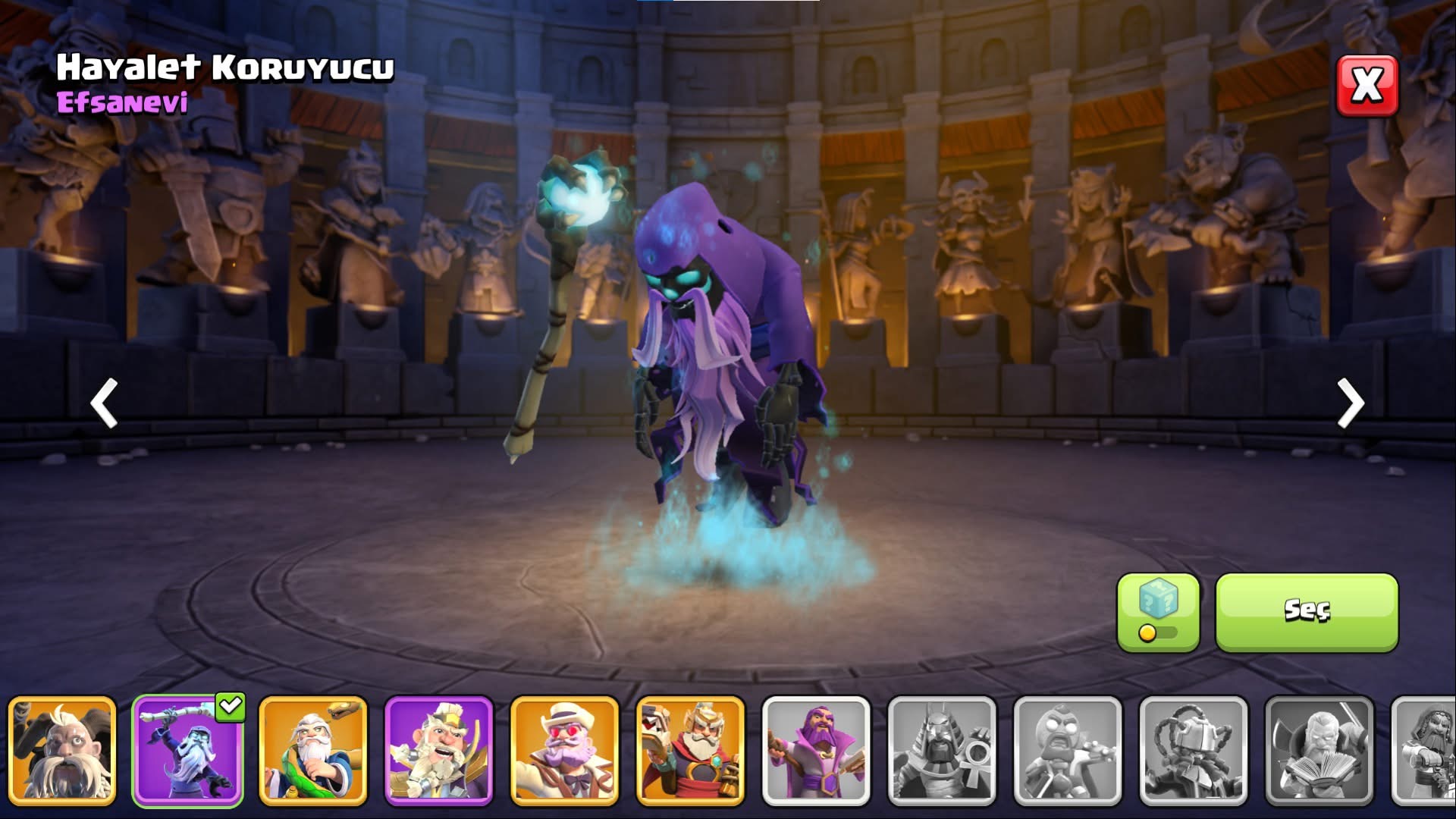
Task: Select the red-robed Warden skin holding a book
Action: point(691,750)
